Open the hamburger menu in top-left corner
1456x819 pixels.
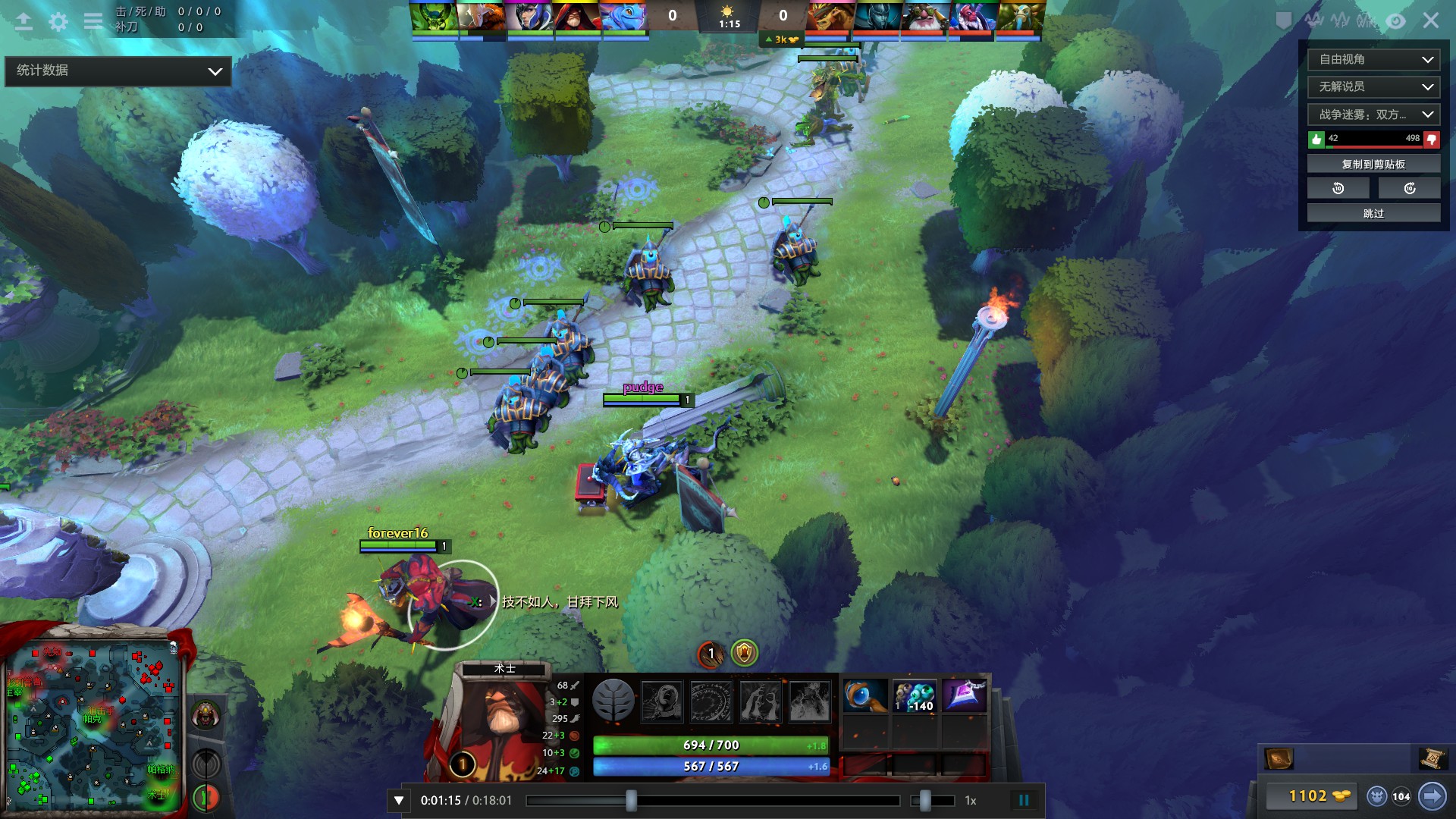point(93,21)
